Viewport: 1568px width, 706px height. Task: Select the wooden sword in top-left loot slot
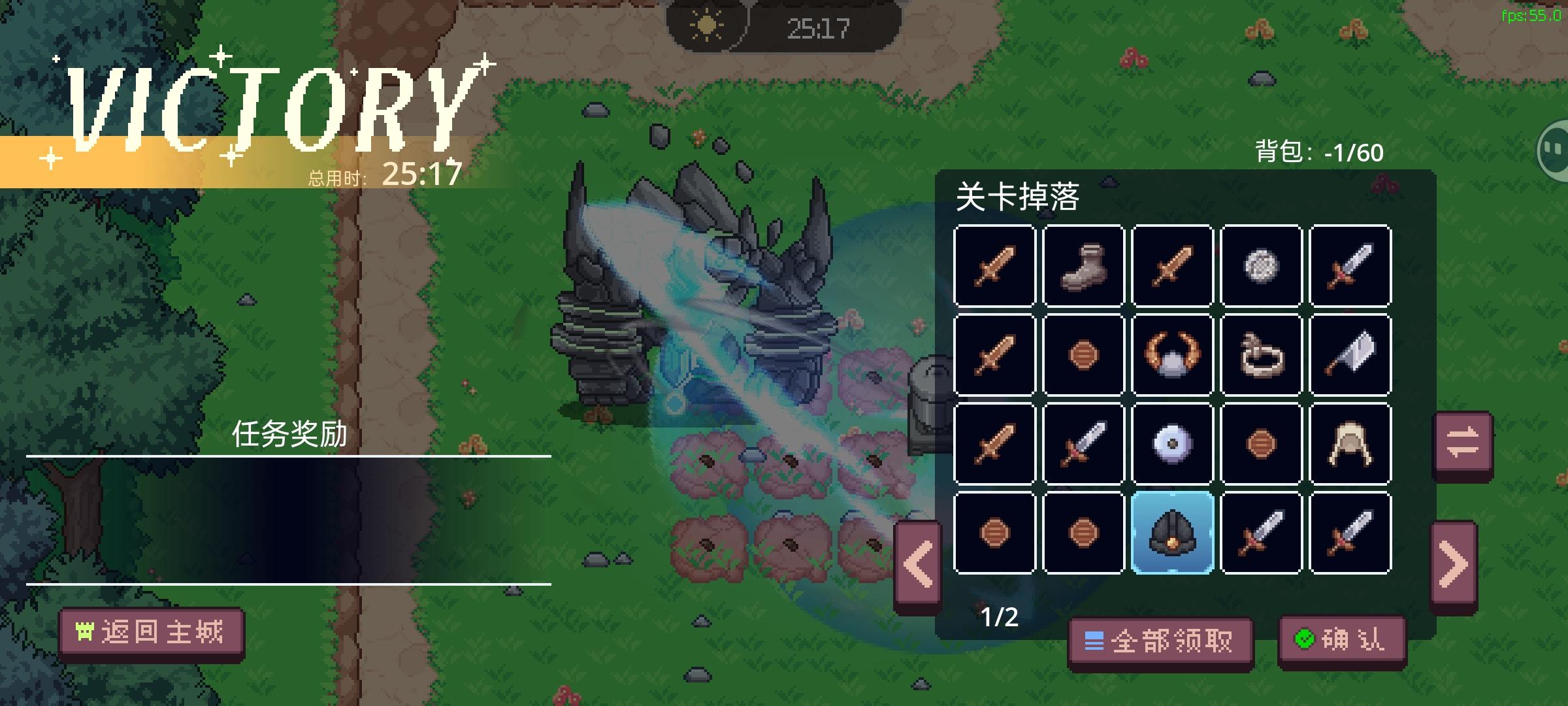pyautogui.click(x=995, y=267)
